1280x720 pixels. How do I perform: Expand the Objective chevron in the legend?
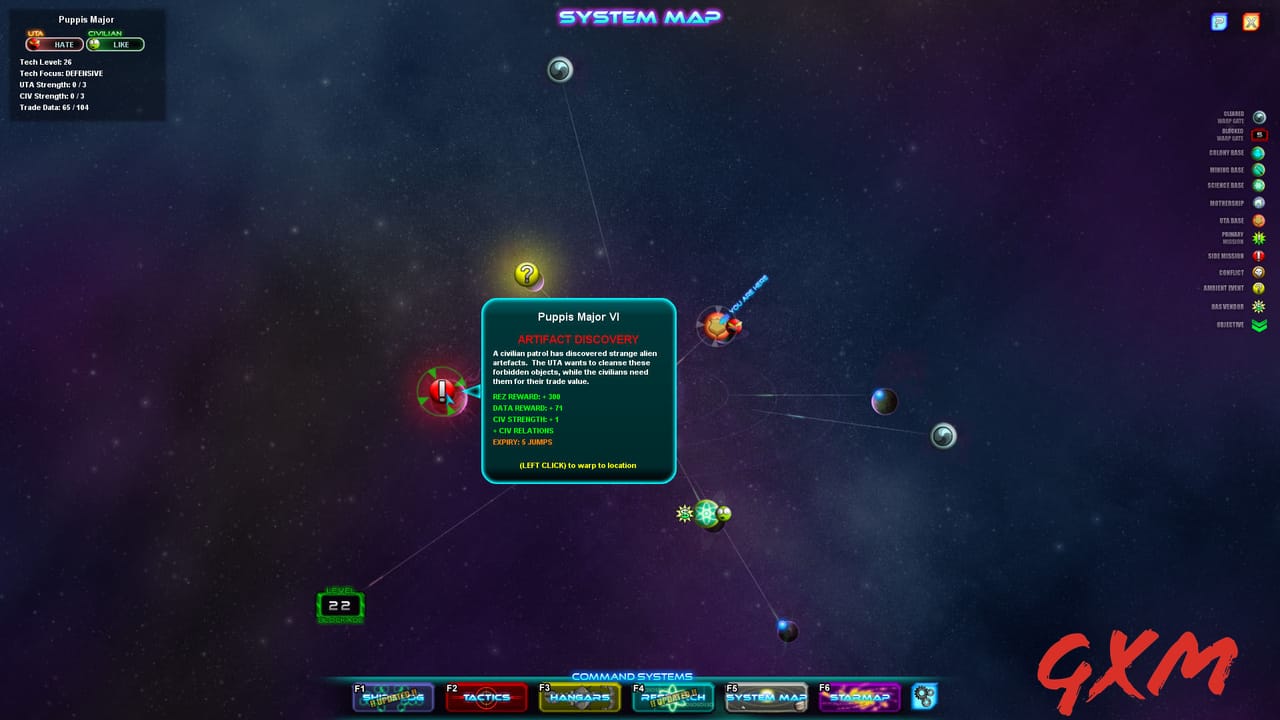1260,324
